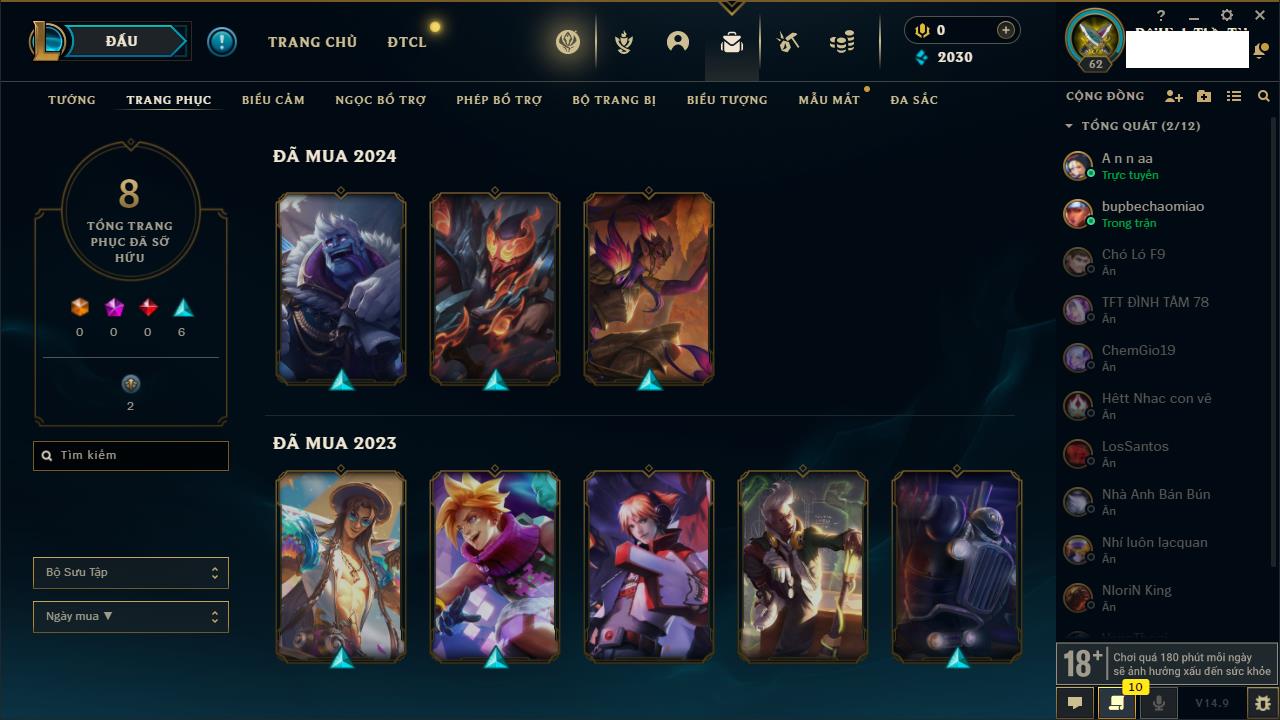Switch to the TƯỚNG tab

click(72, 100)
